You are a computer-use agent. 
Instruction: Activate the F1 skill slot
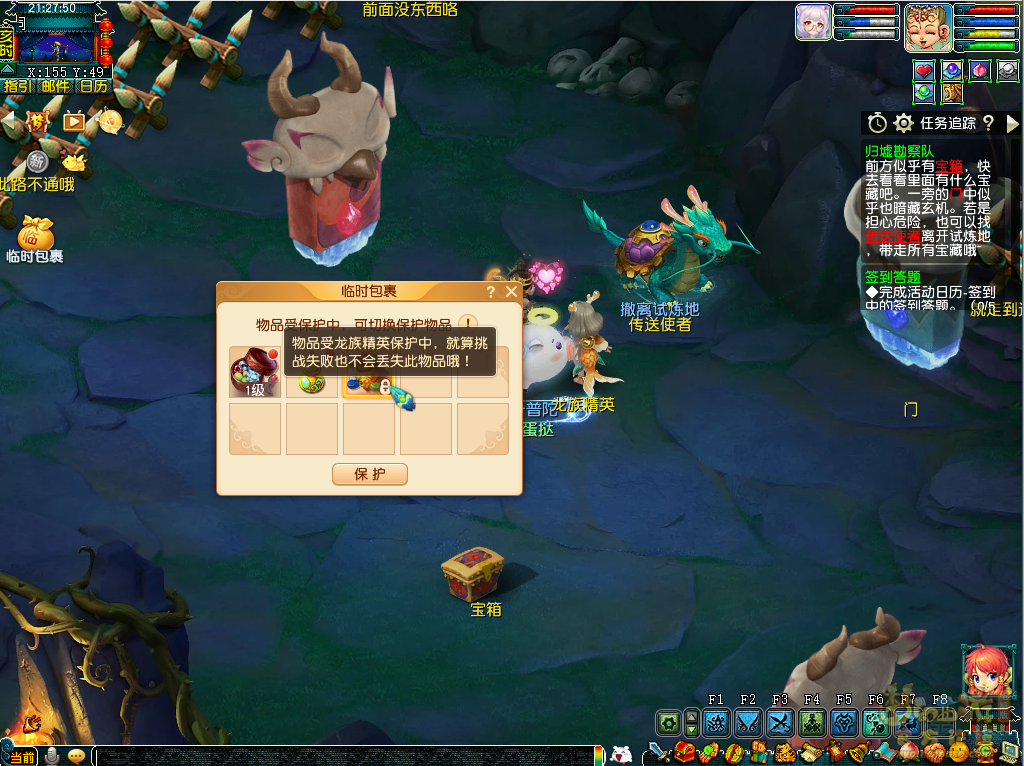pyautogui.click(x=716, y=723)
